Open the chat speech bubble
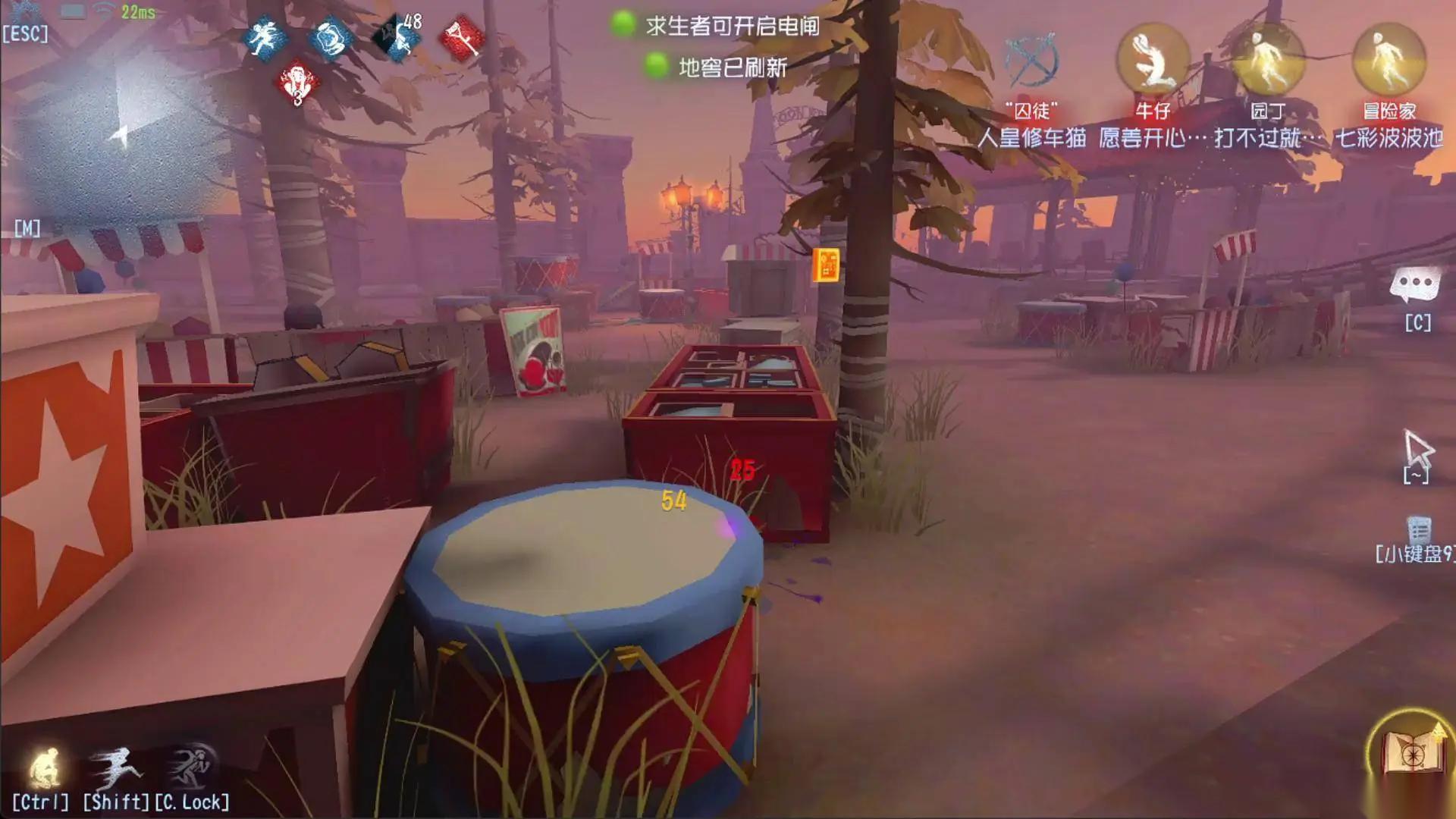The height and width of the screenshot is (819, 1456). (1415, 286)
